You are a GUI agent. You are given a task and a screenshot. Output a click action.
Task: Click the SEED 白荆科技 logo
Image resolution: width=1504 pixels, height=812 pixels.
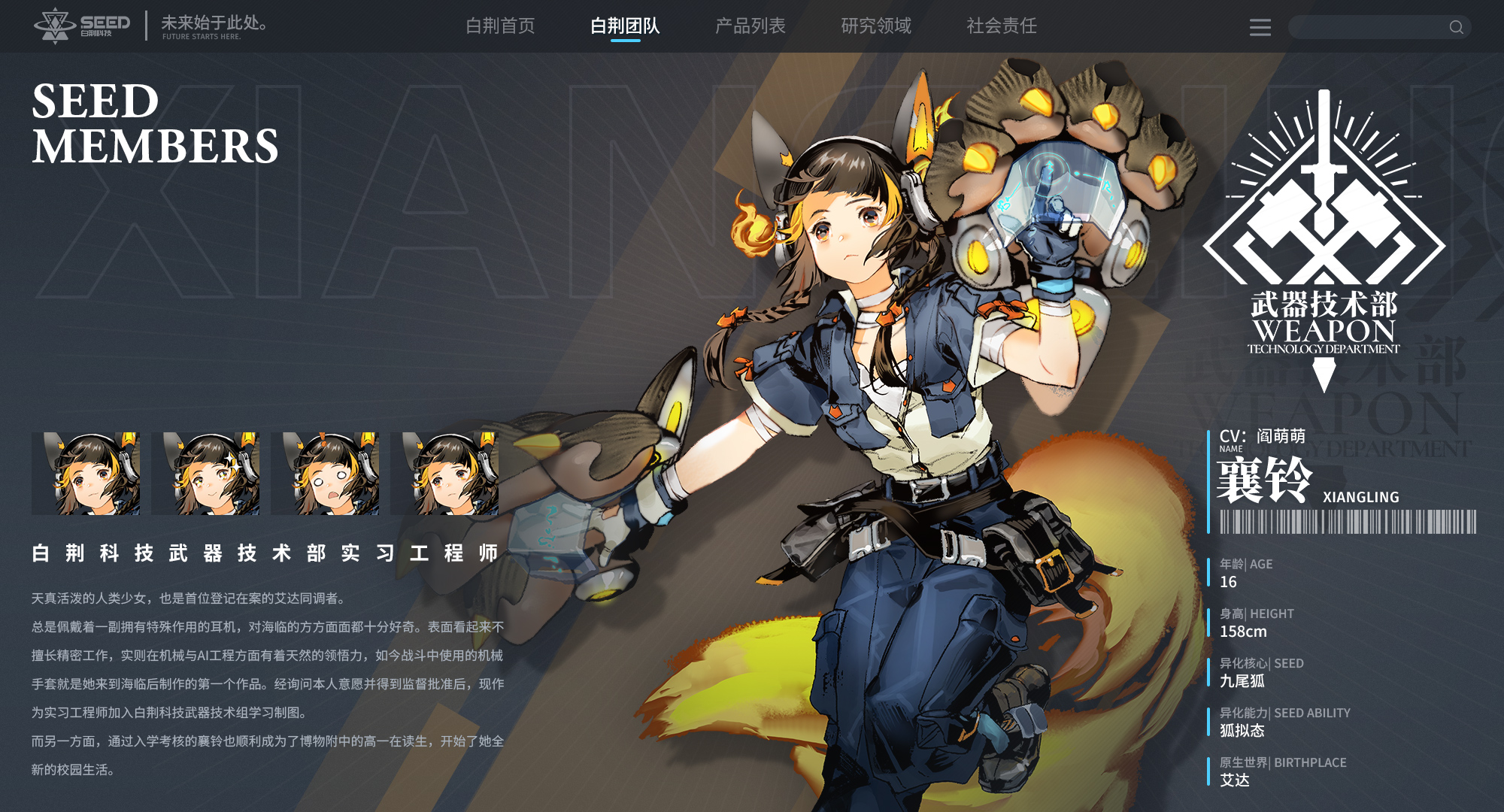click(x=82, y=26)
